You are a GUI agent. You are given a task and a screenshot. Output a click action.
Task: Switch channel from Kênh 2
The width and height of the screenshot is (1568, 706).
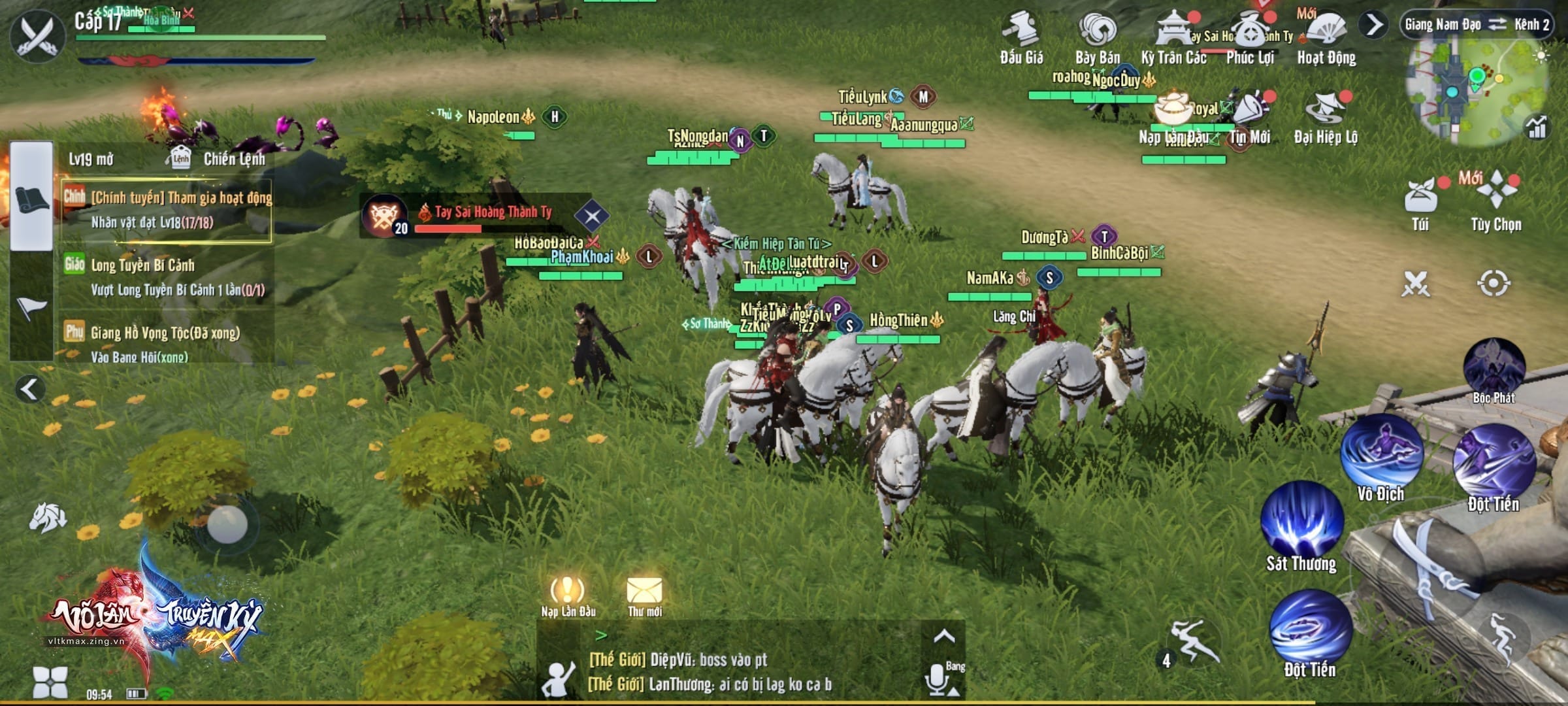[1497, 25]
